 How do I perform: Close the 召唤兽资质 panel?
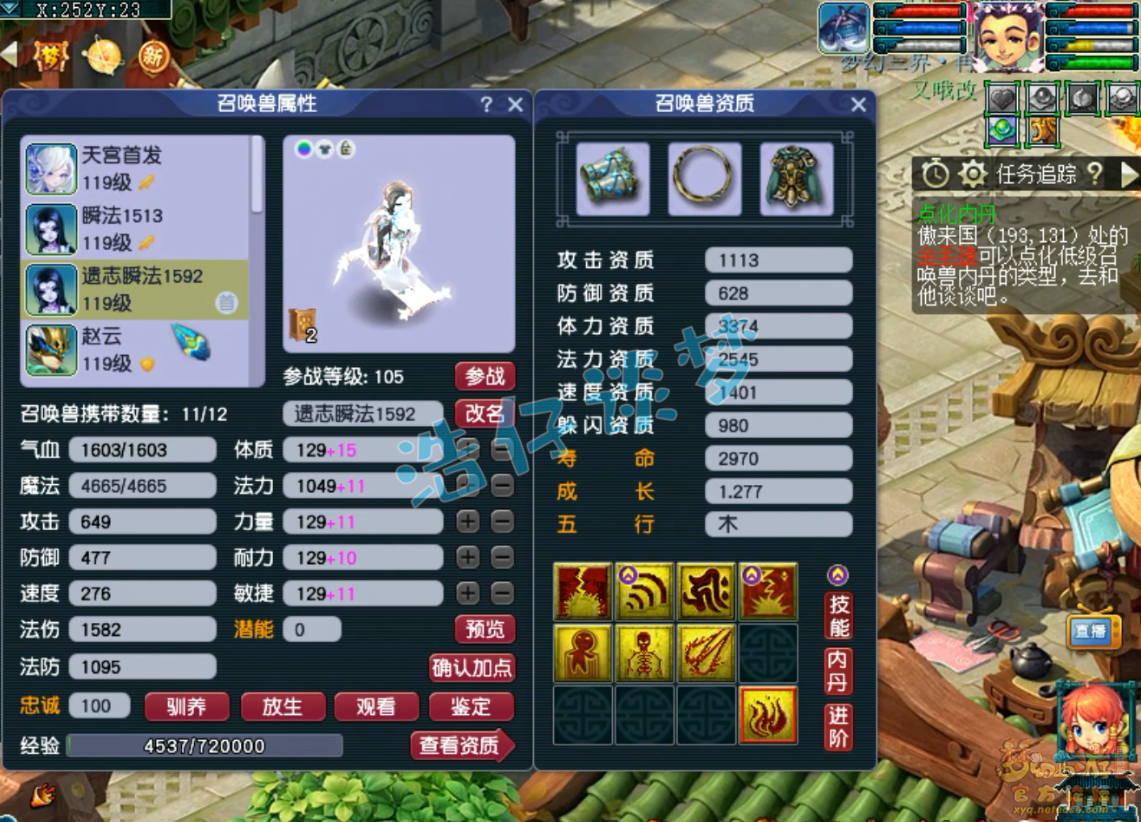click(858, 105)
